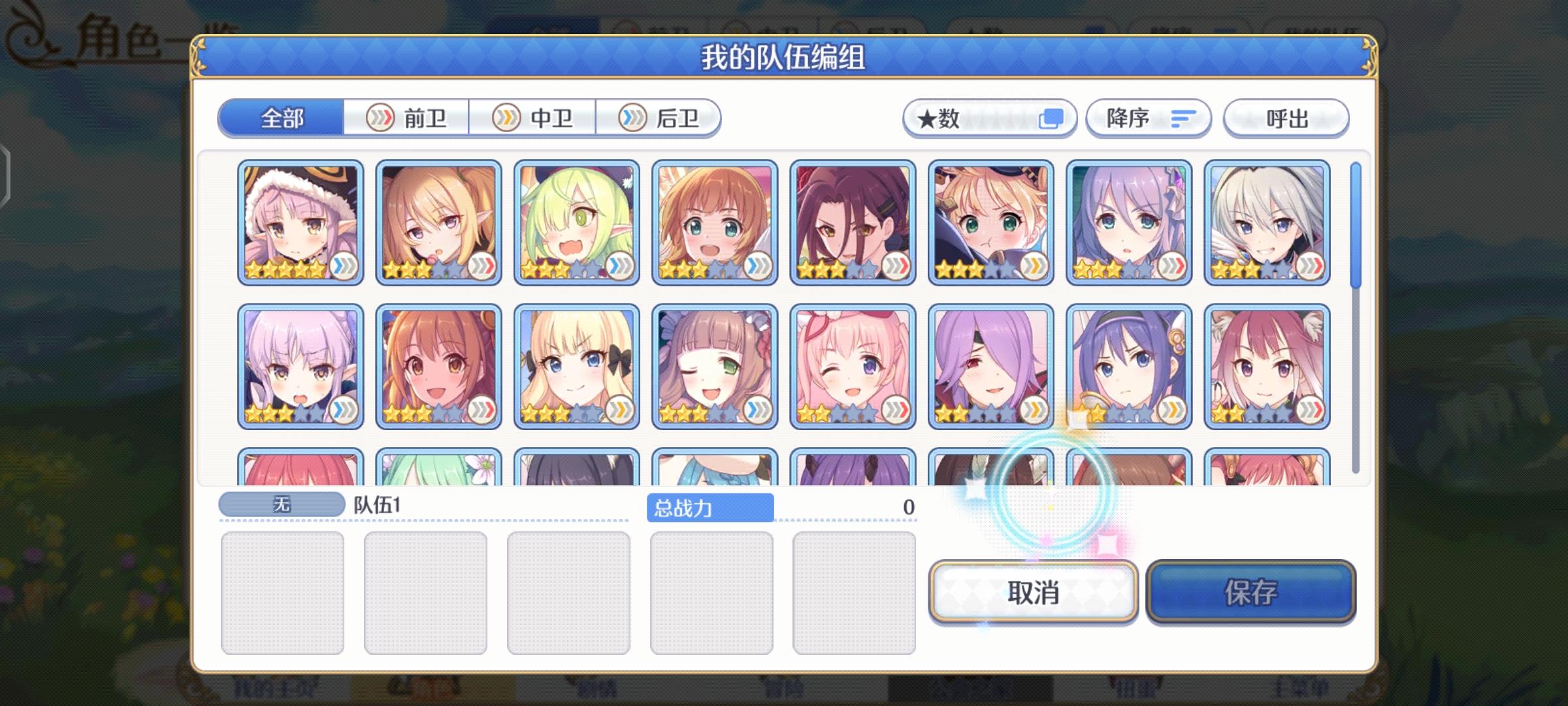The height and width of the screenshot is (706, 1568).
Task: Toggle the ★数 star count filter
Action: (990, 118)
